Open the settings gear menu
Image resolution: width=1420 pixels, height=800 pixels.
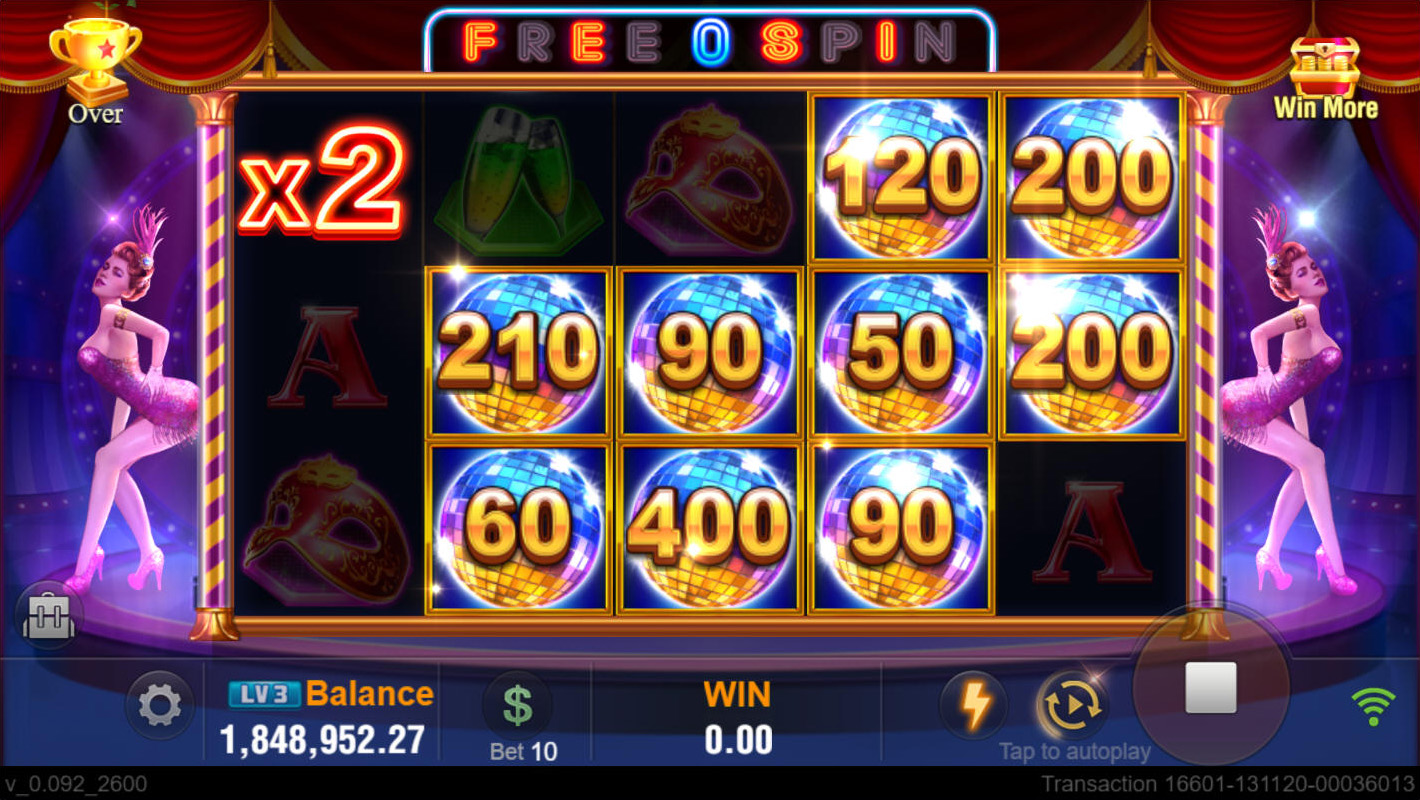point(158,704)
